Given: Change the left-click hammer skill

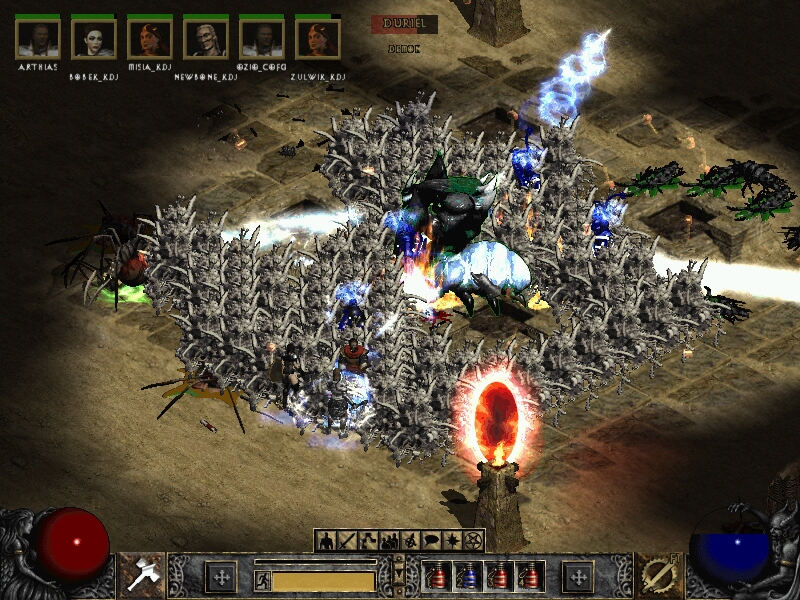Looking at the screenshot, I should point(140,574).
